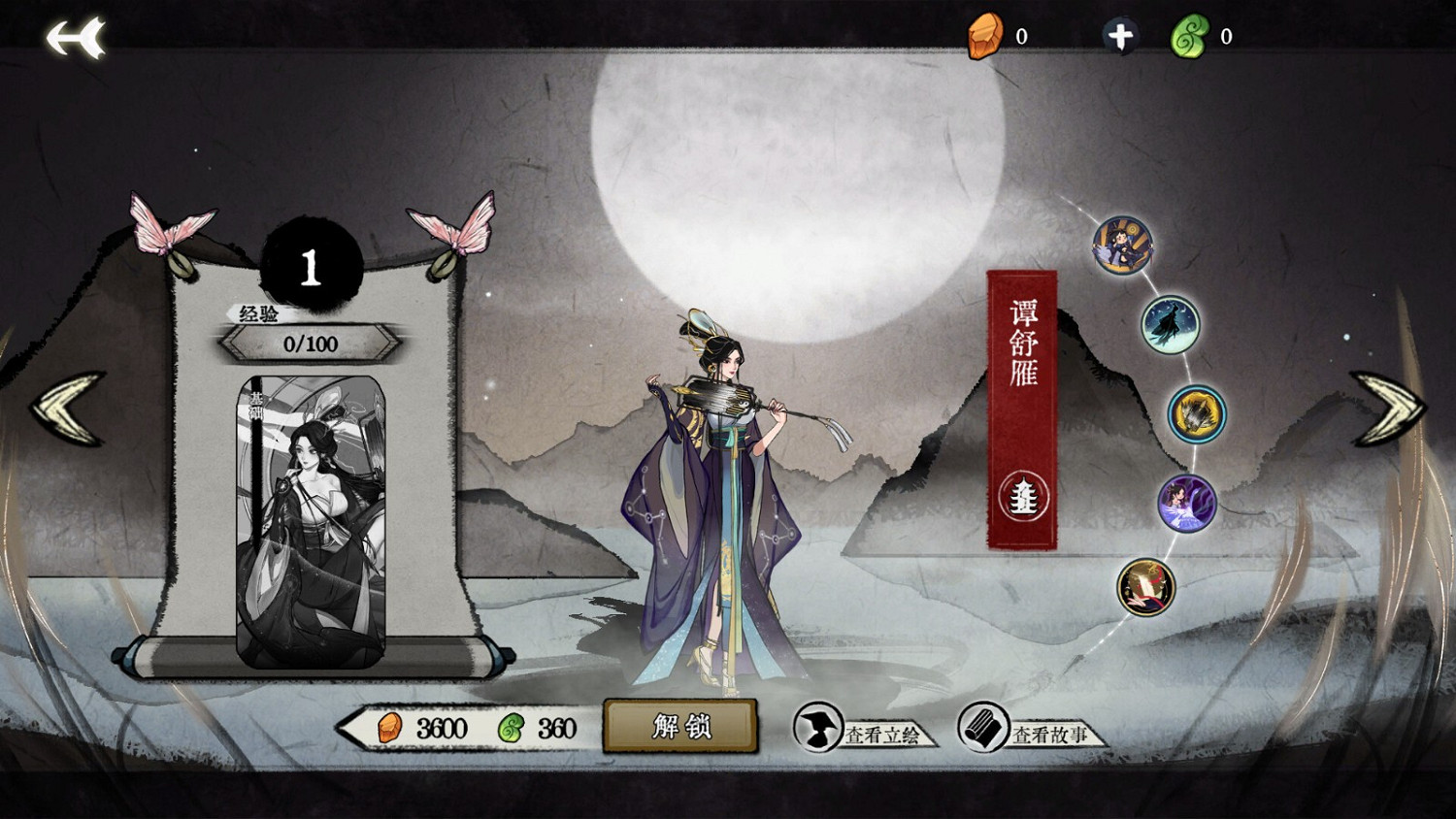Open the dark cloaked figure ability node

[x=1170, y=323]
